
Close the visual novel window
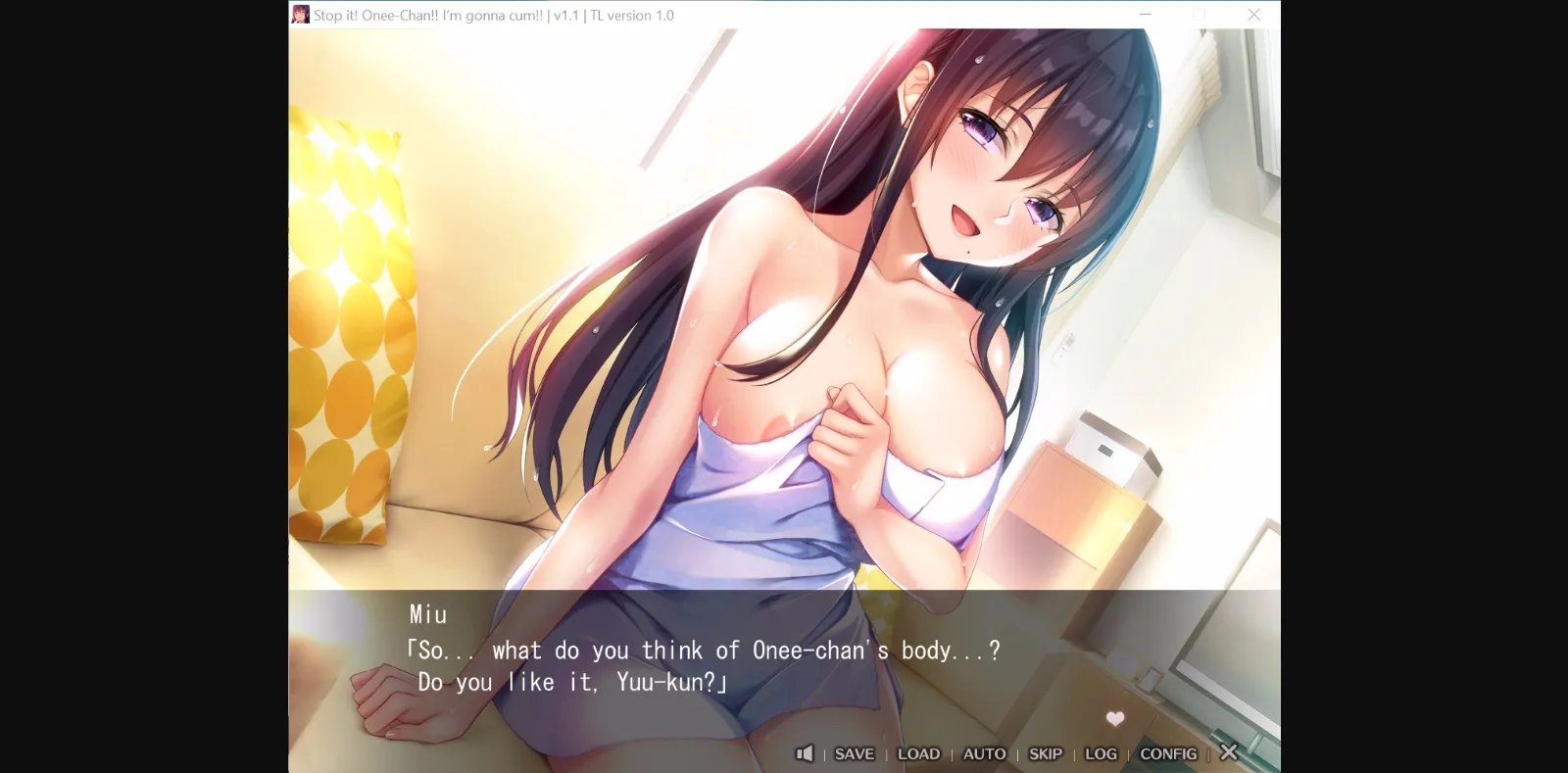click(1254, 15)
